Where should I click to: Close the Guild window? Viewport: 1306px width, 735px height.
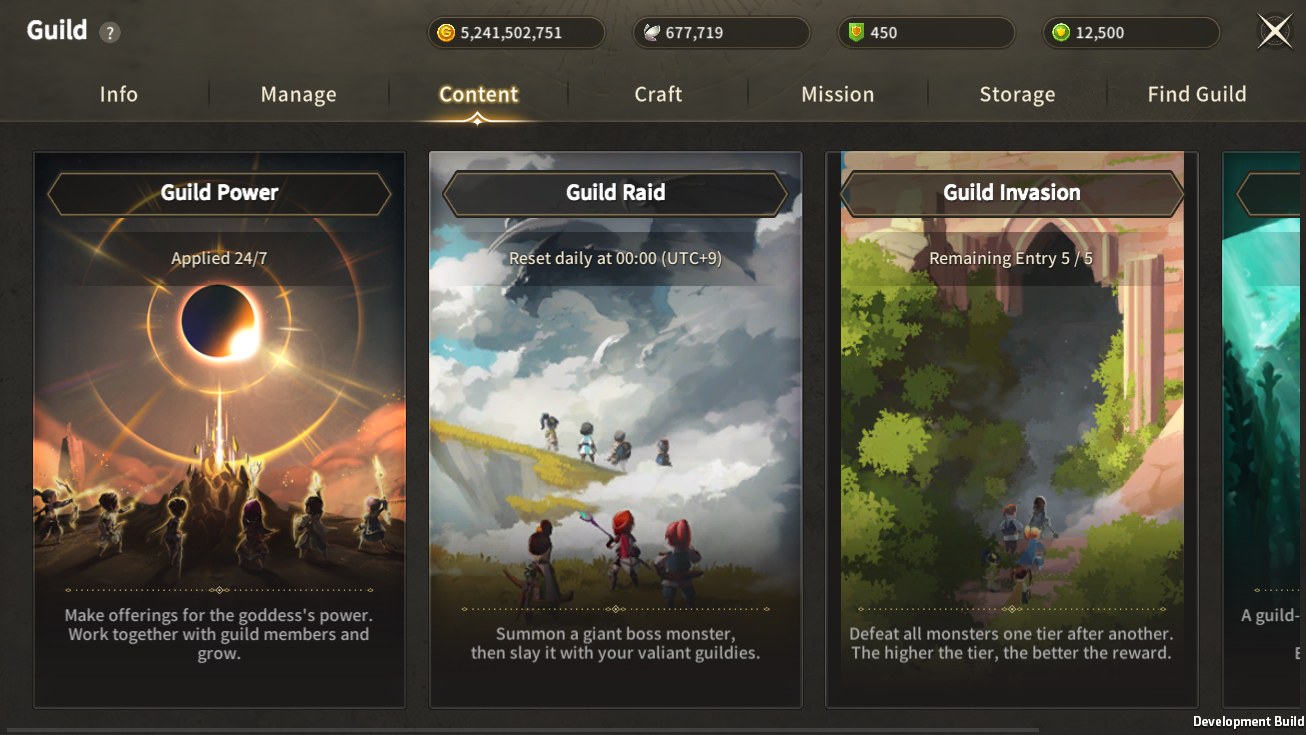click(1274, 32)
